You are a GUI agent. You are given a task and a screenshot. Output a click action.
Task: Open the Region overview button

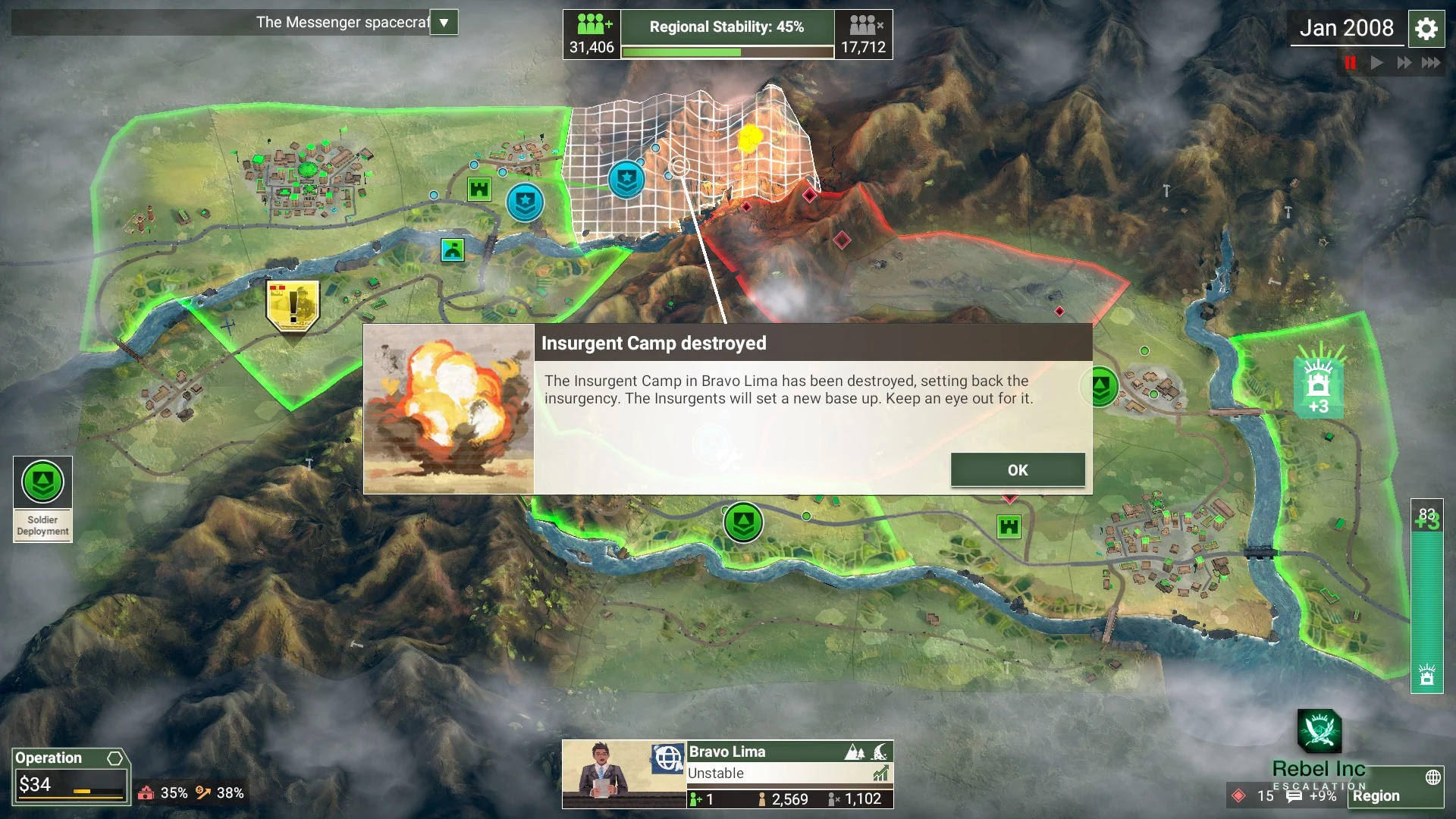[1395, 795]
